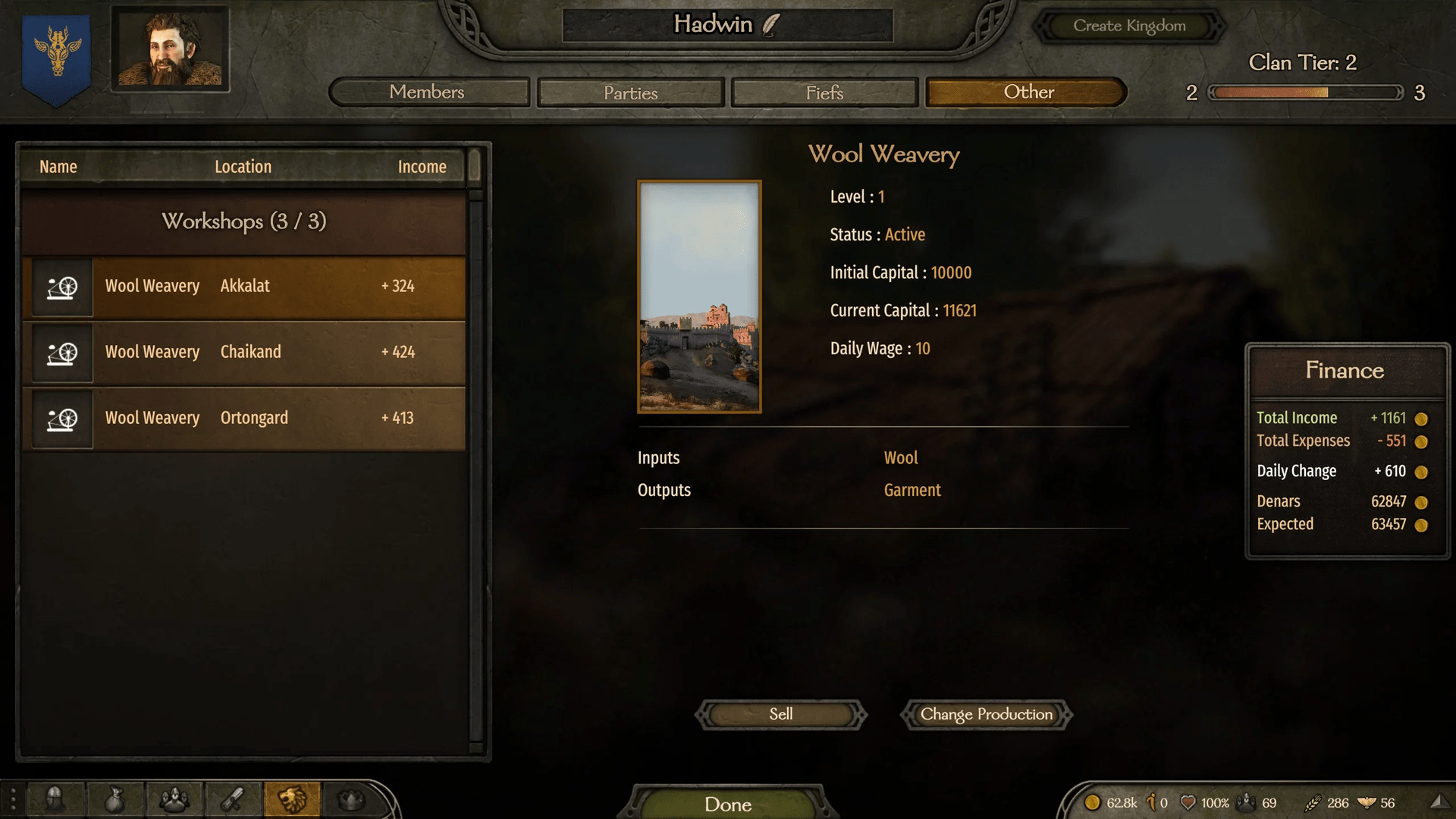The height and width of the screenshot is (819, 1456).
Task: Select the lion Clan icon
Action: pos(293,799)
